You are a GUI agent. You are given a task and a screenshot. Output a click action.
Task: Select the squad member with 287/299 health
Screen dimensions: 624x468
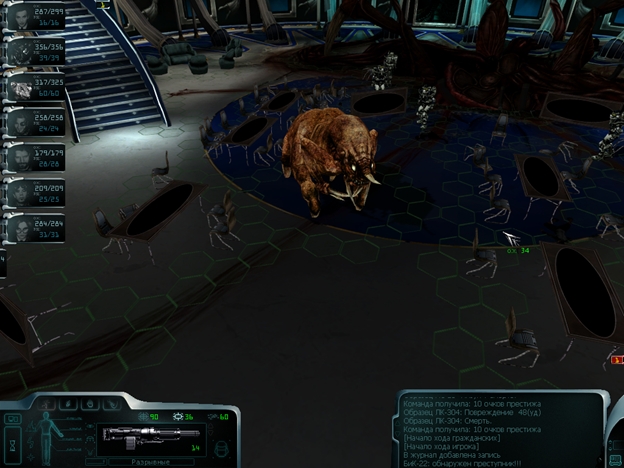pos(22,16)
